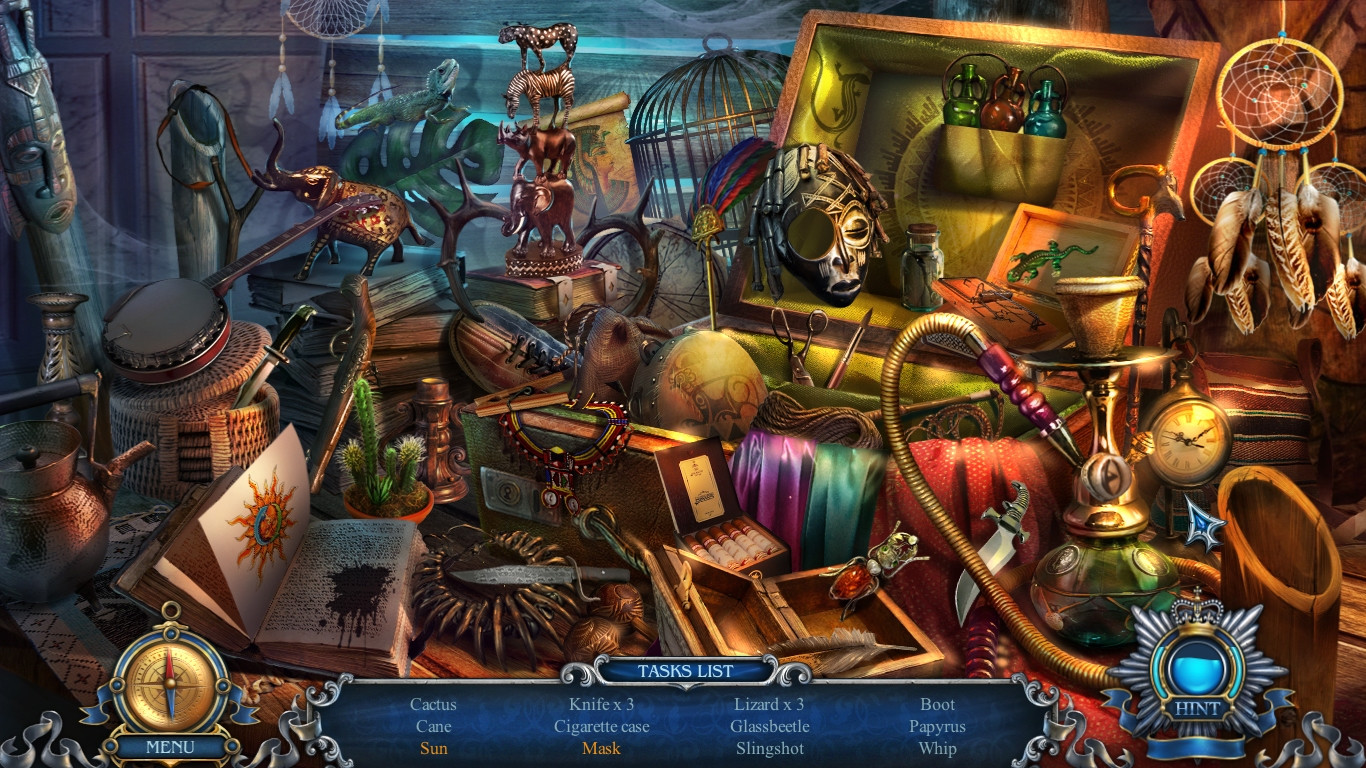
Task: Open the Menu
Action: [170, 746]
